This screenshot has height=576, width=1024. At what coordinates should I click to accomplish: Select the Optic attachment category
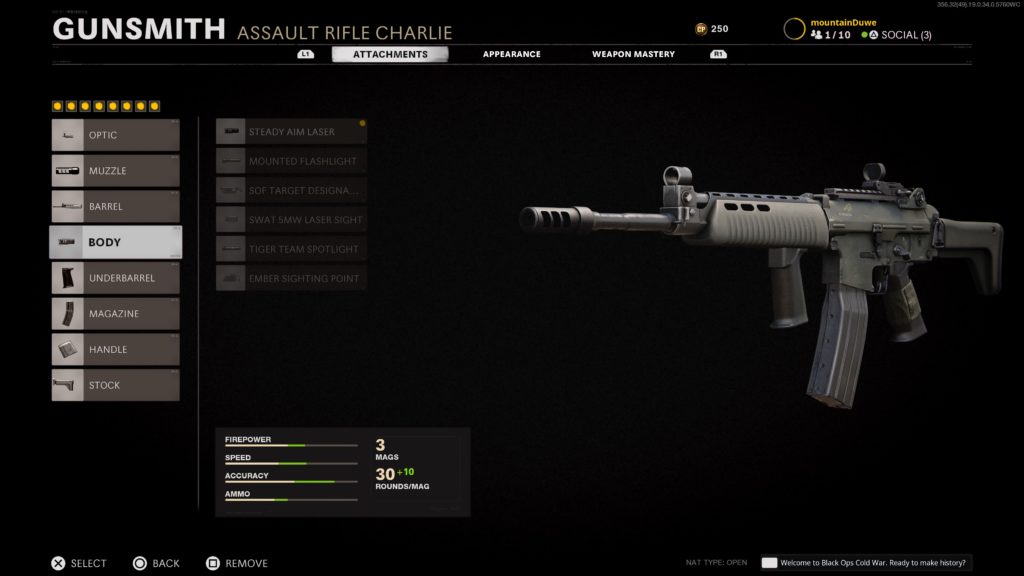coord(116,135)
